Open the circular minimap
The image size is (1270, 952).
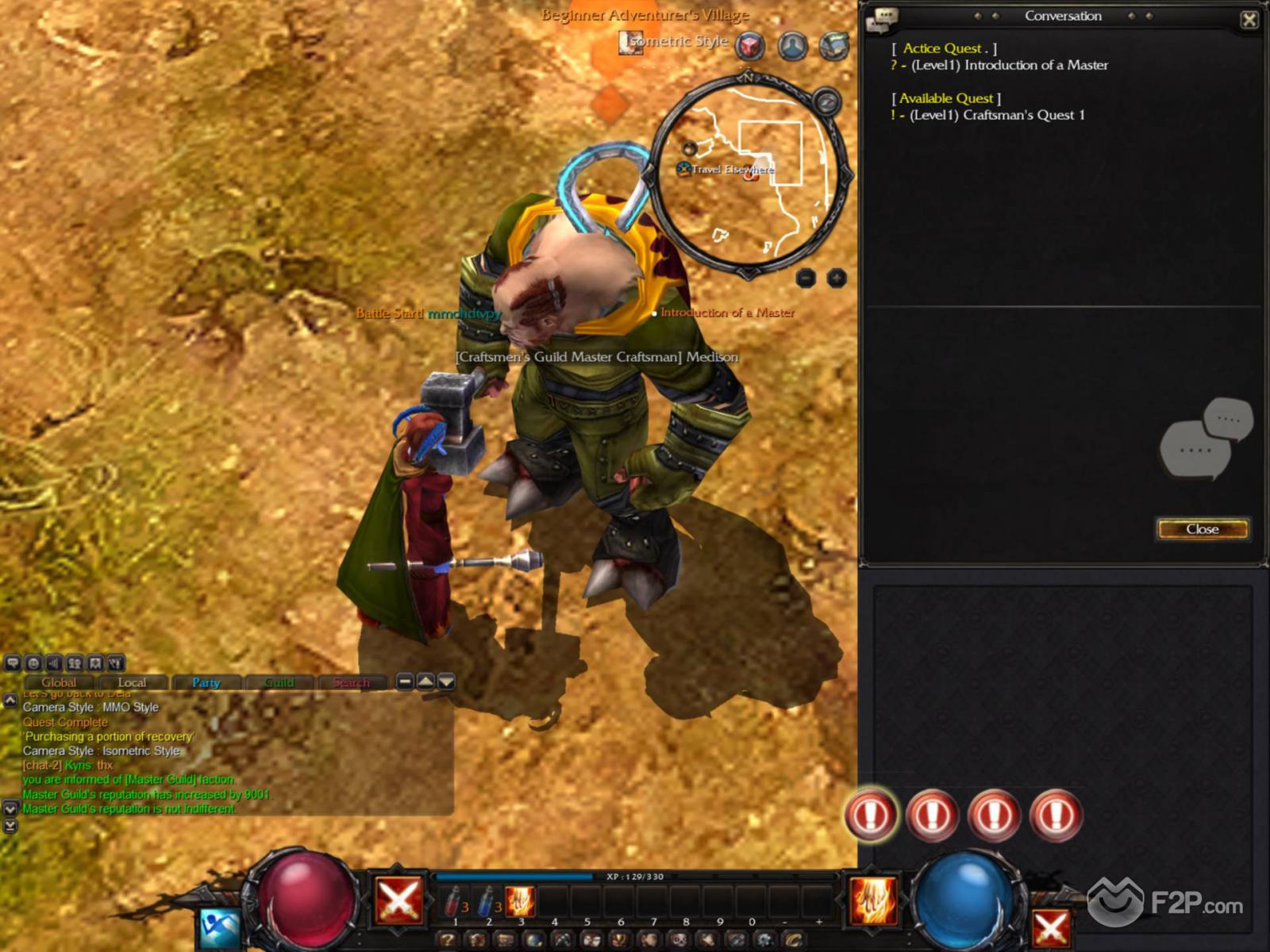click(x=750, y=175)
